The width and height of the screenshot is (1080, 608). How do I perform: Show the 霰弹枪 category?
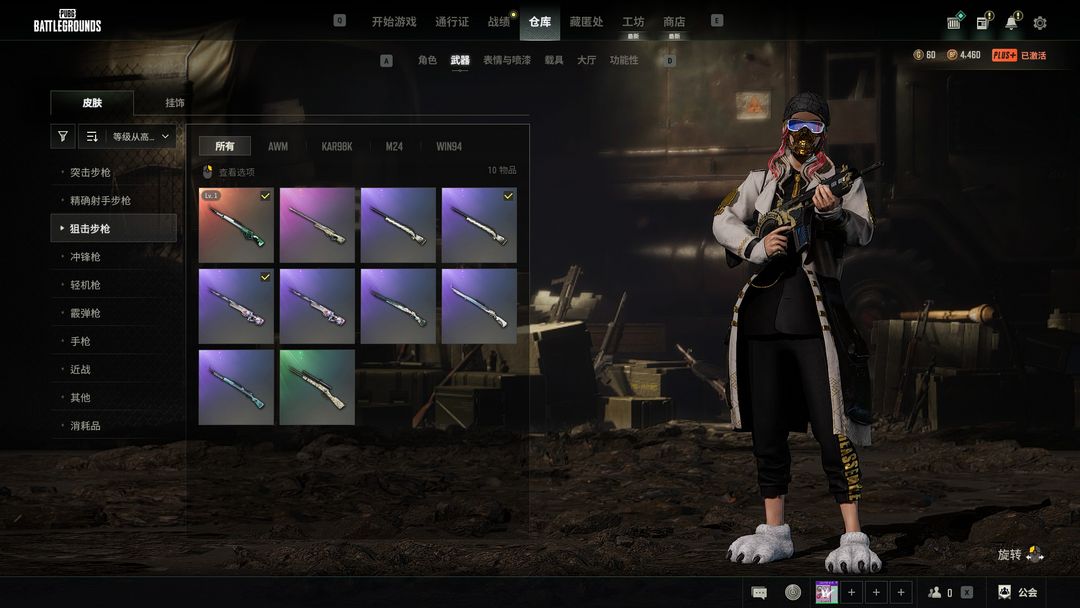85,313
